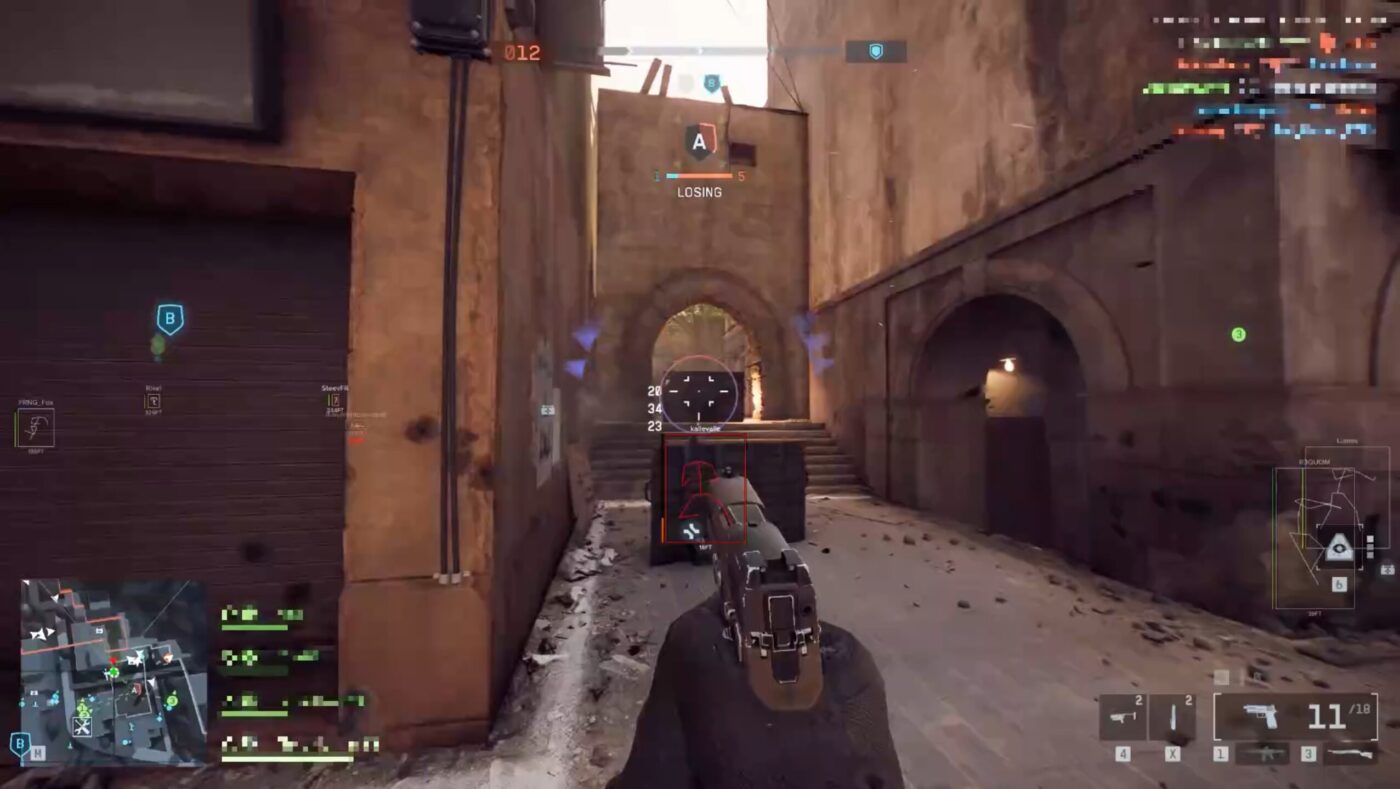Click the launcher gadget icon in slot 4
The image size is (1400, 789).
1121,717
